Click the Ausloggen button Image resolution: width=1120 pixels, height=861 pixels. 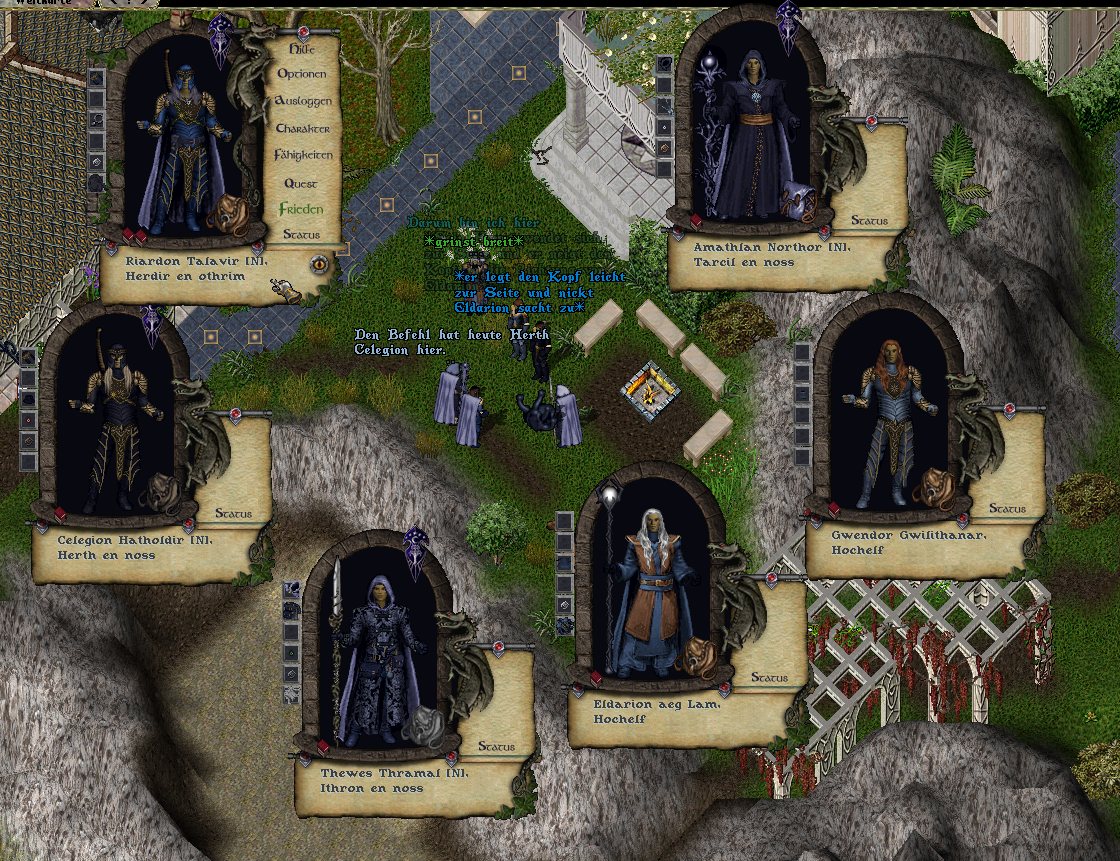(303, 102)
